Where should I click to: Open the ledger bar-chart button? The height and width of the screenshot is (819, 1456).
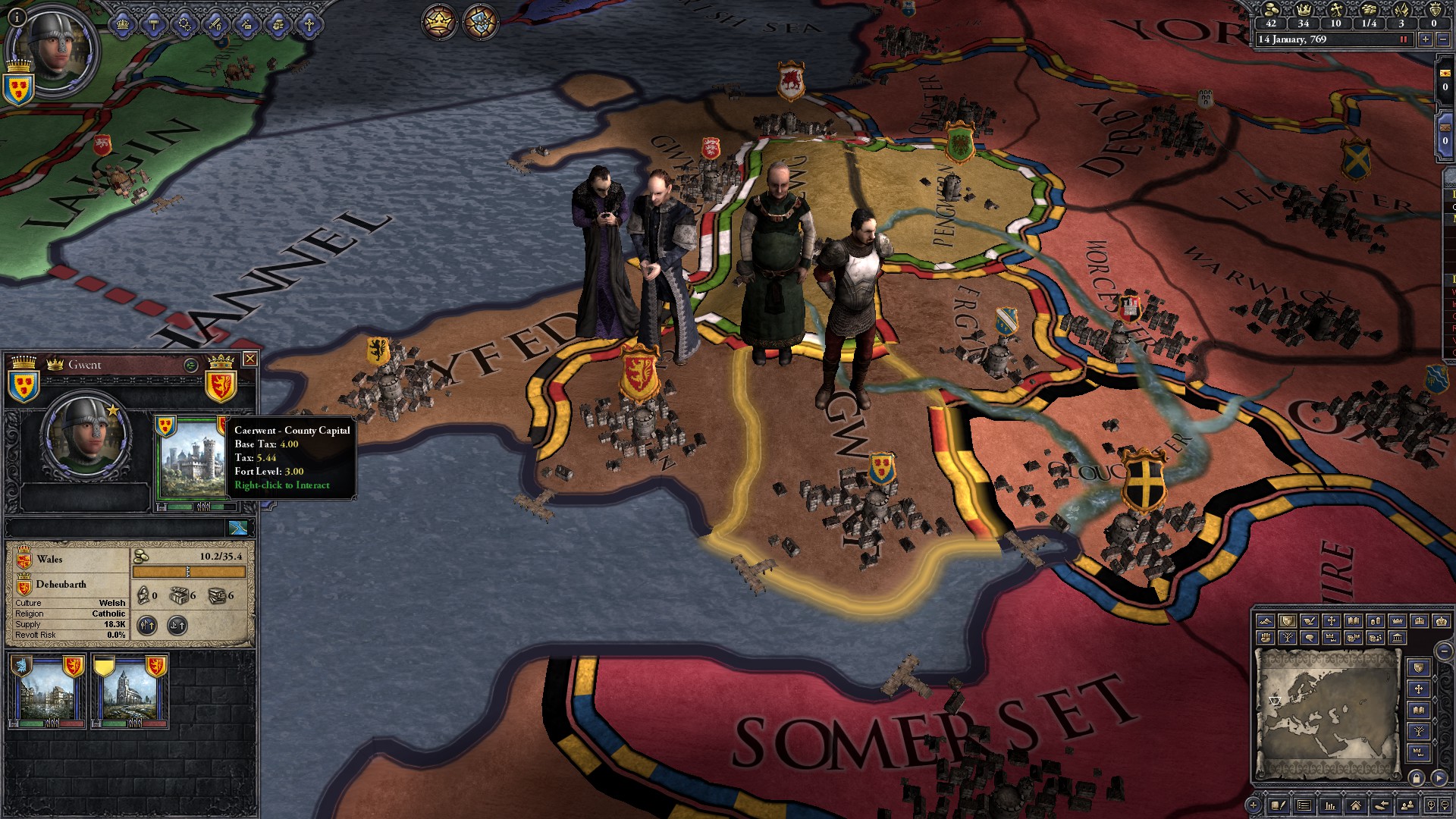click(x=1329, y=805)
